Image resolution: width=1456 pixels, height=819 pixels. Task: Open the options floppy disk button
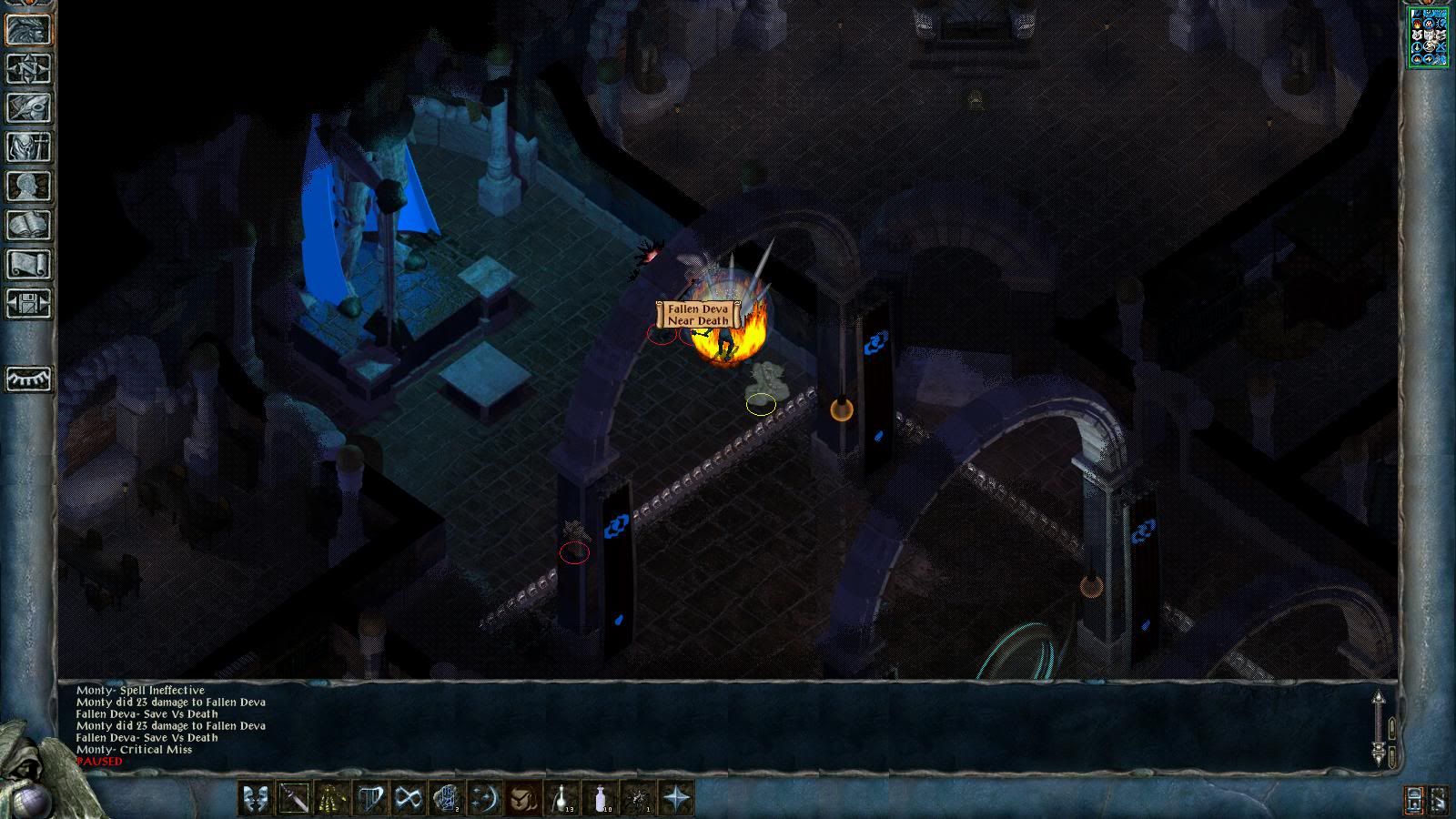(28, 303)
